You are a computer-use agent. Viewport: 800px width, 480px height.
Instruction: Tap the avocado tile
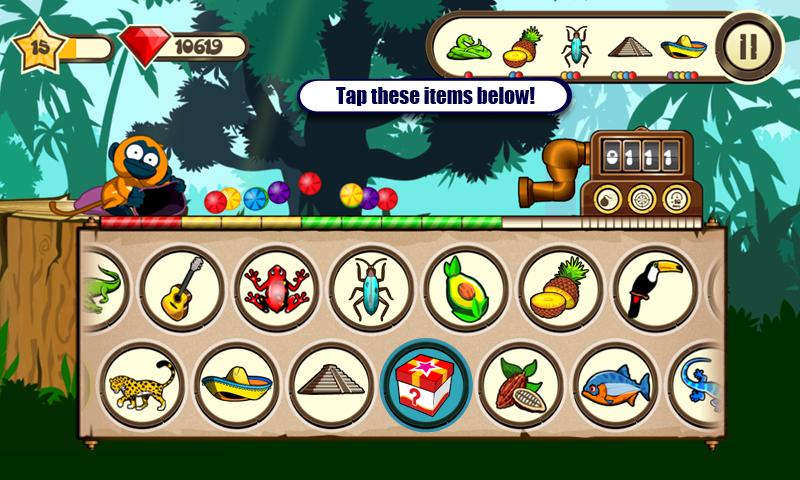point(465,289)
